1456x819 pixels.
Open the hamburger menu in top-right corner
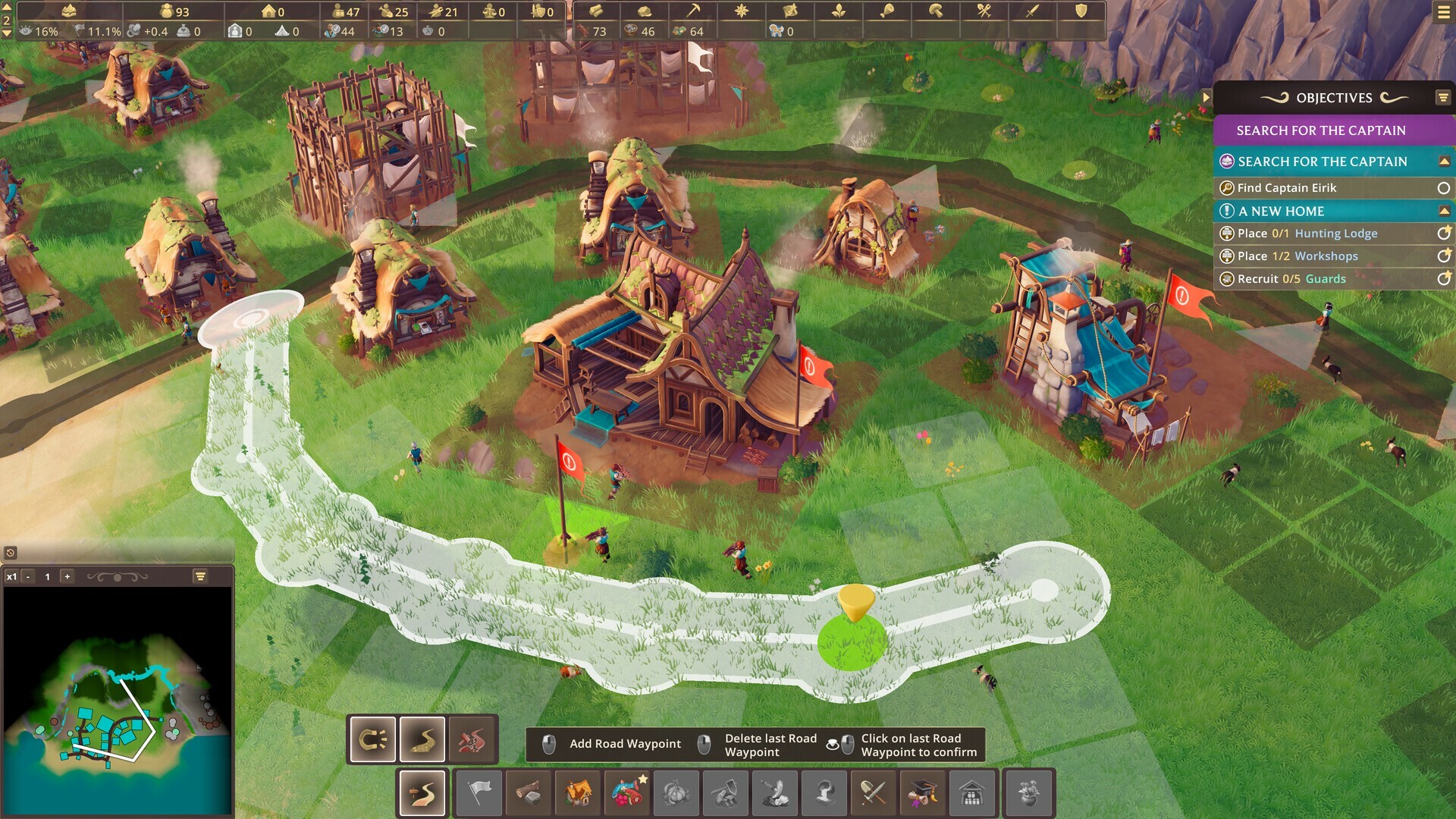click(1442, 12)
